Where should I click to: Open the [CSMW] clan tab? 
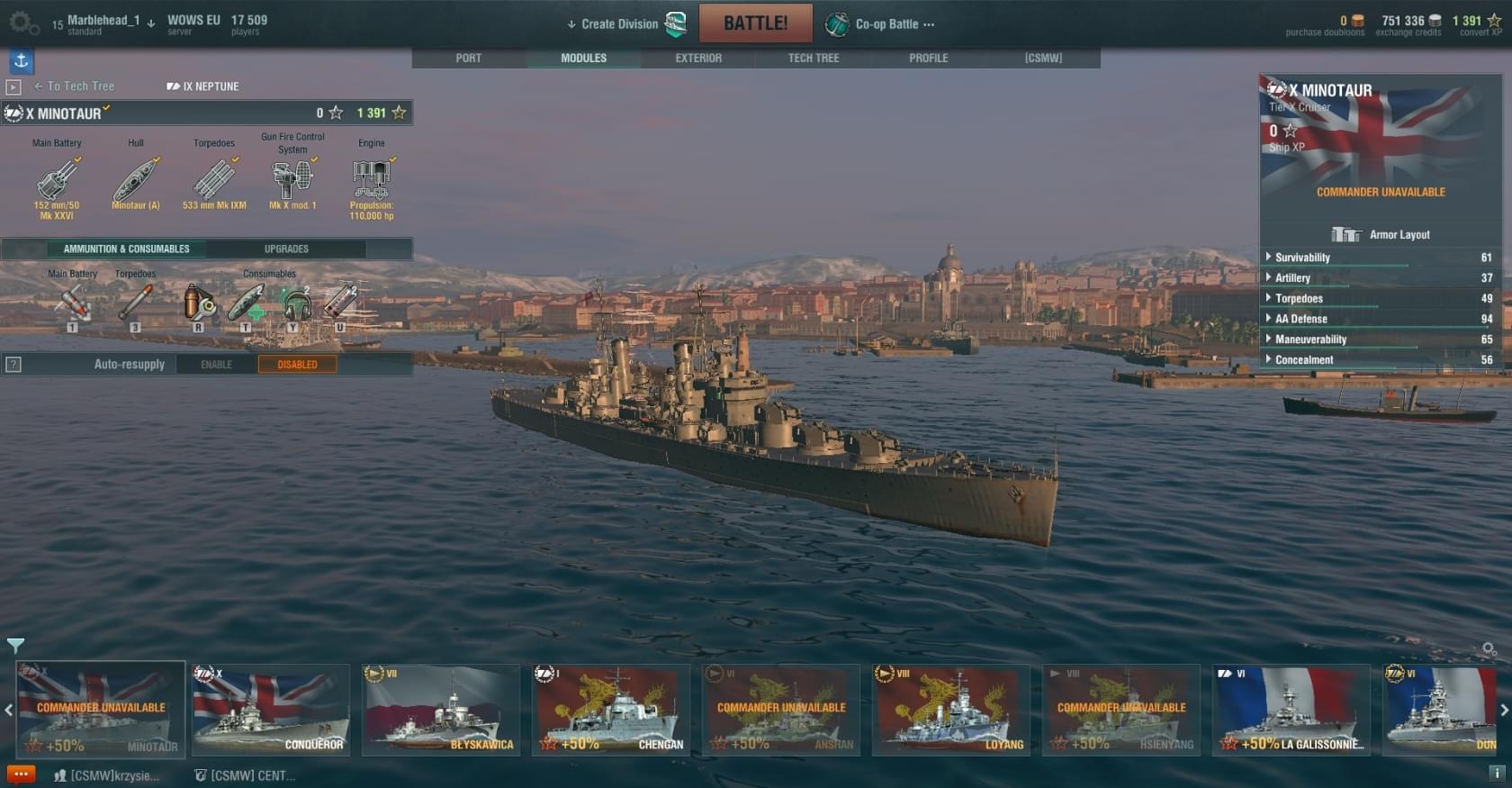click(x=1043, y=59)
